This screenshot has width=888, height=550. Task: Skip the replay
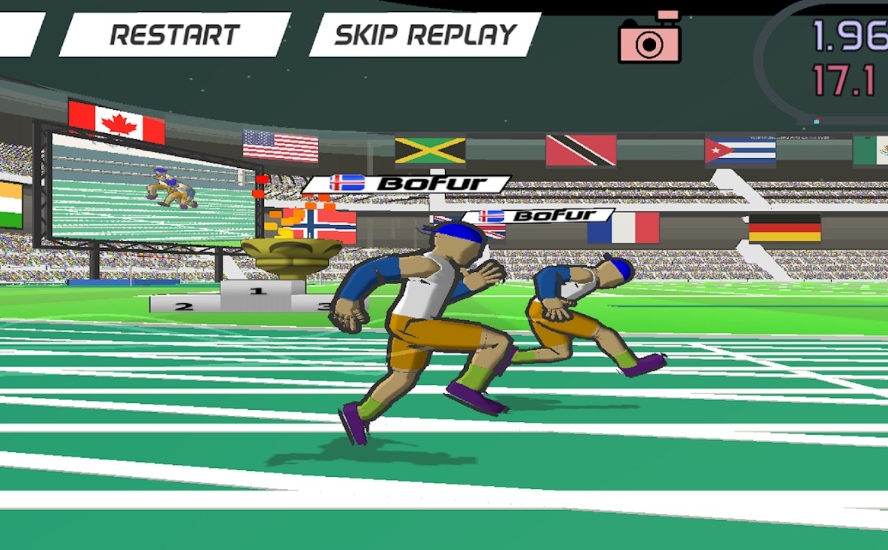(424, 35)
